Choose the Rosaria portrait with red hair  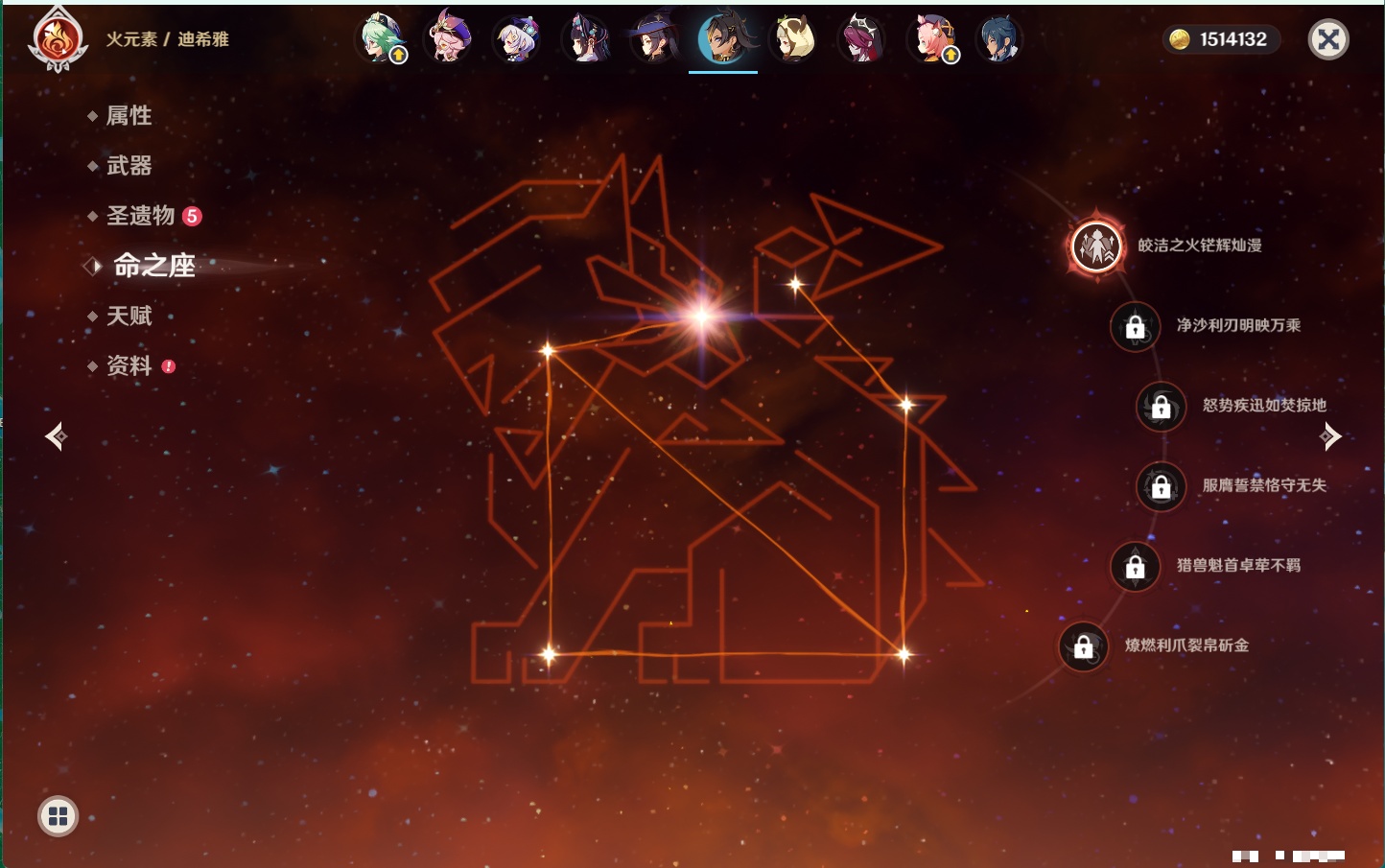coord(861,39)
